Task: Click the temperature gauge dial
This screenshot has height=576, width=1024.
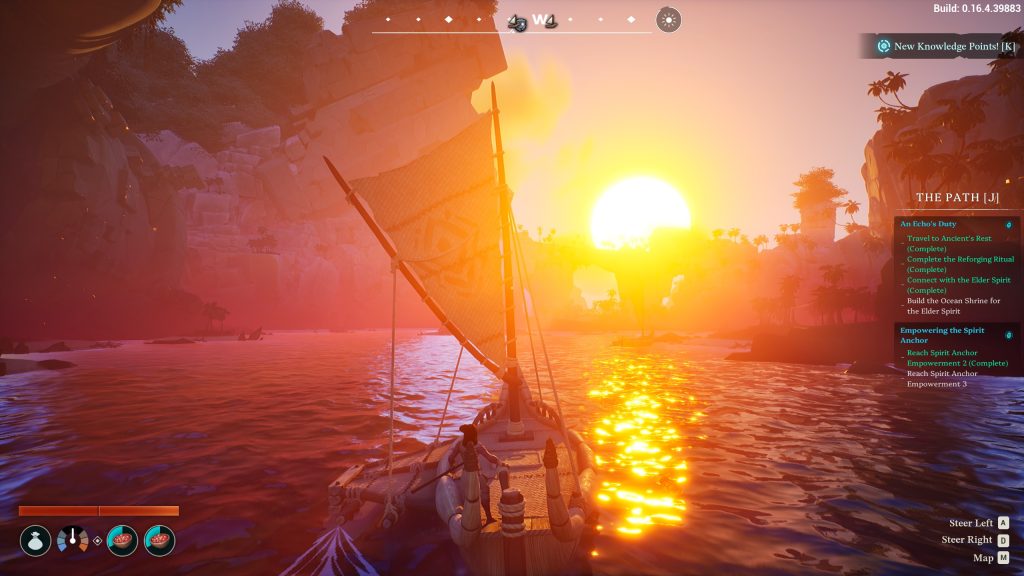Action: pos(72,541)
